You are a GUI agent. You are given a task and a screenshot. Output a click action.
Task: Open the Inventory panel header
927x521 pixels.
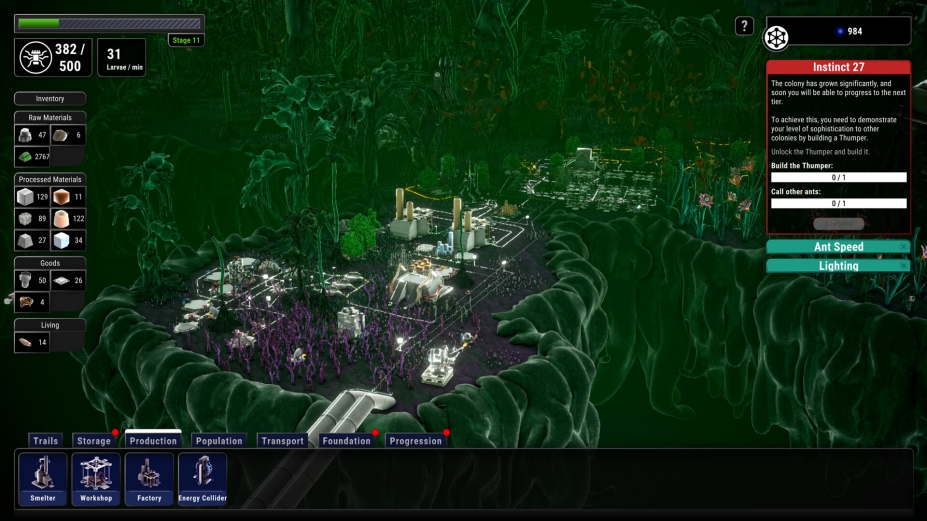tap(50, 99)
